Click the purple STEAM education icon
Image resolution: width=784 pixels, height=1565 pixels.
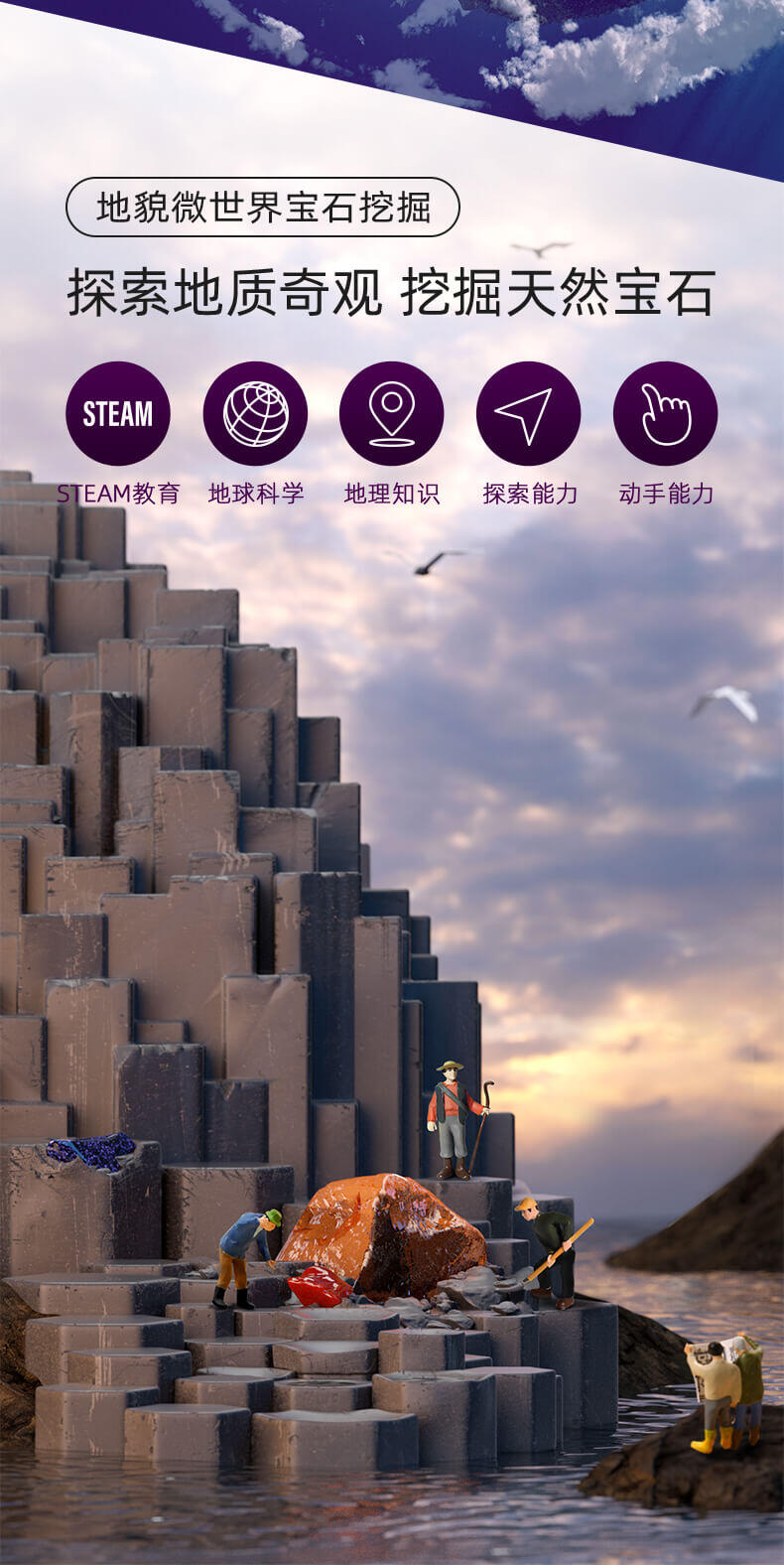[118, 413]
